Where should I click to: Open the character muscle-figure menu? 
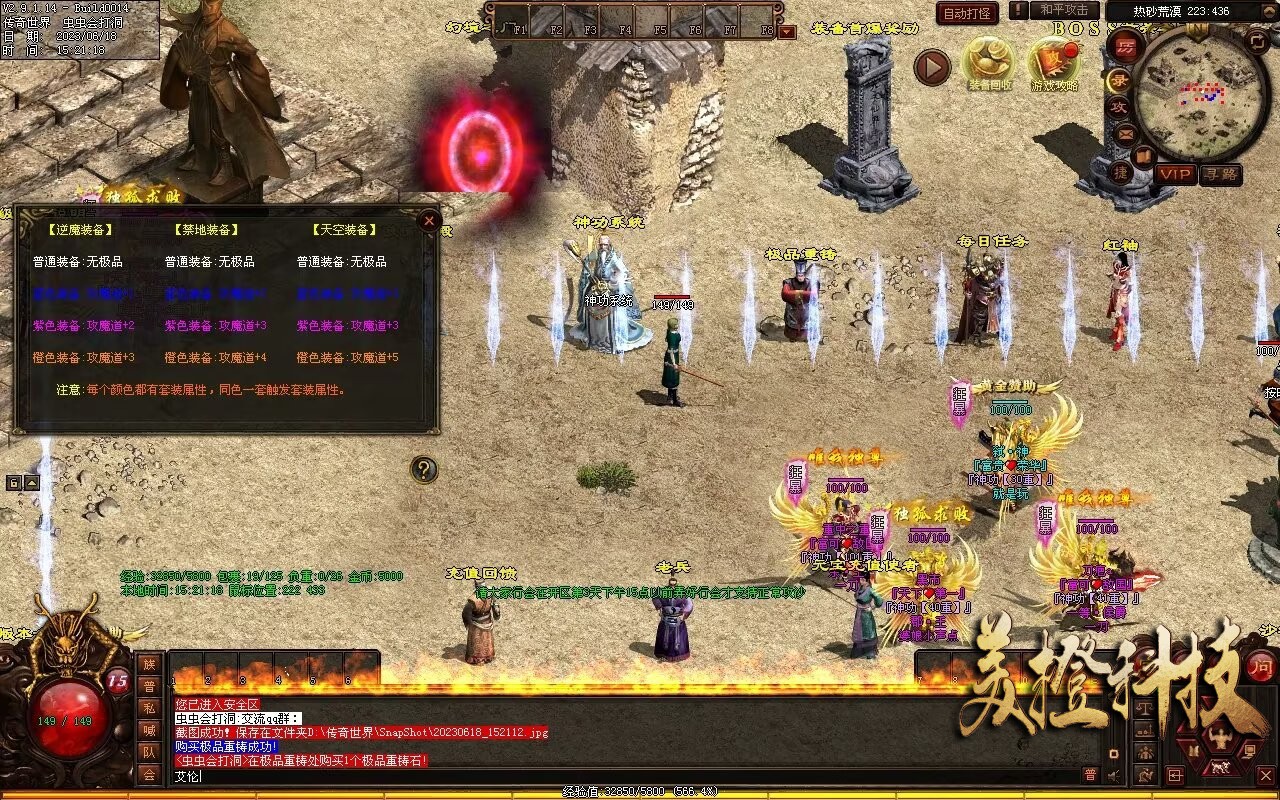(1221, 739)
